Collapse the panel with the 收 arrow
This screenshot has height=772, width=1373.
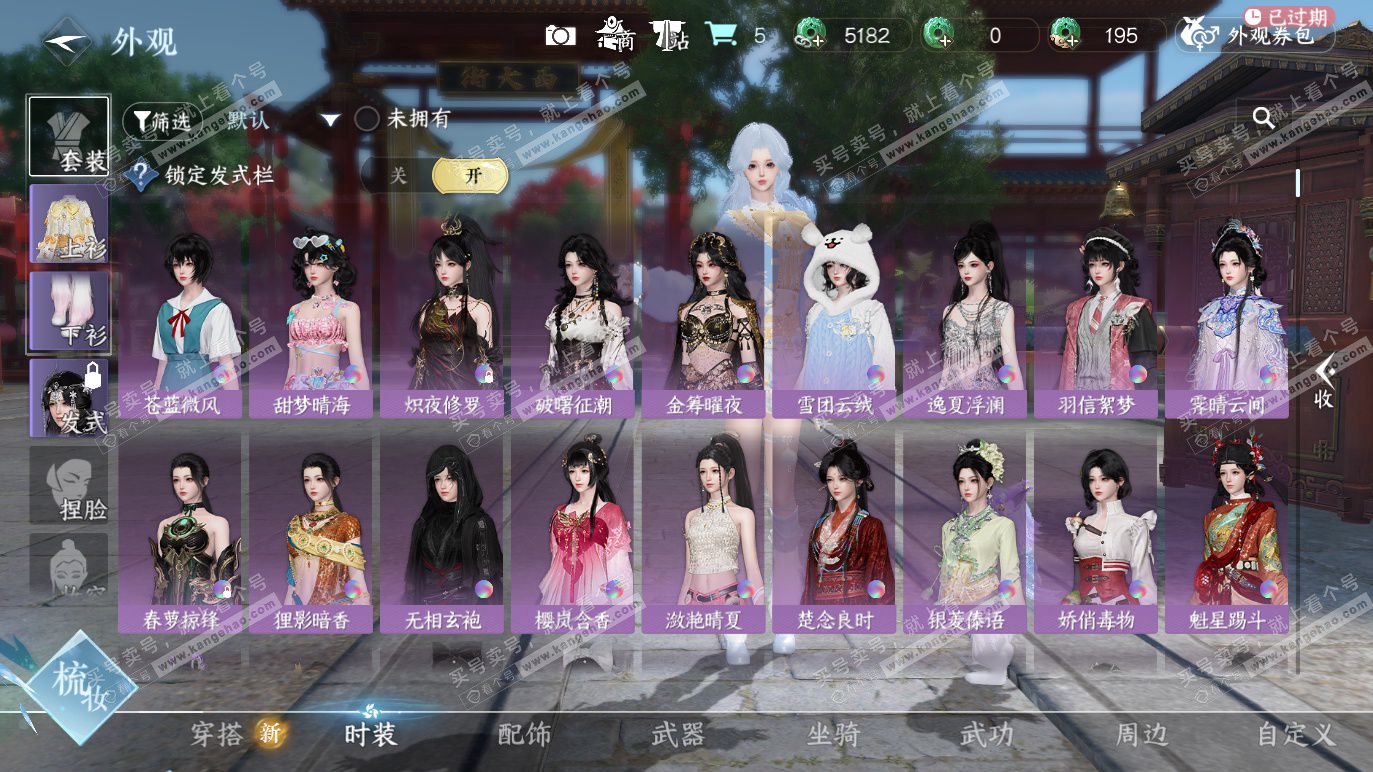1324,383
